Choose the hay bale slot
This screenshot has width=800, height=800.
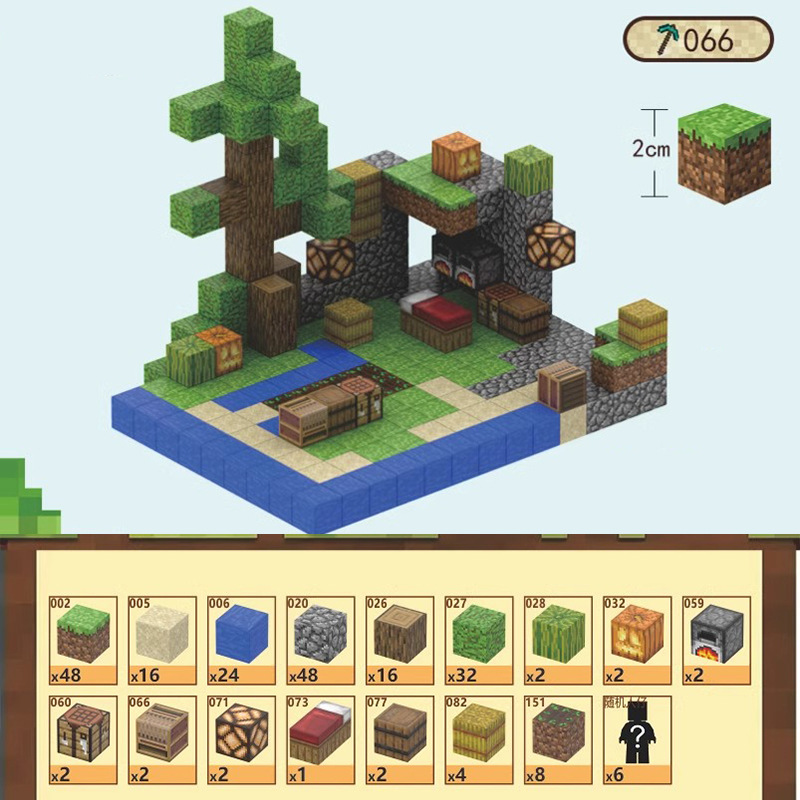point(478,740)
